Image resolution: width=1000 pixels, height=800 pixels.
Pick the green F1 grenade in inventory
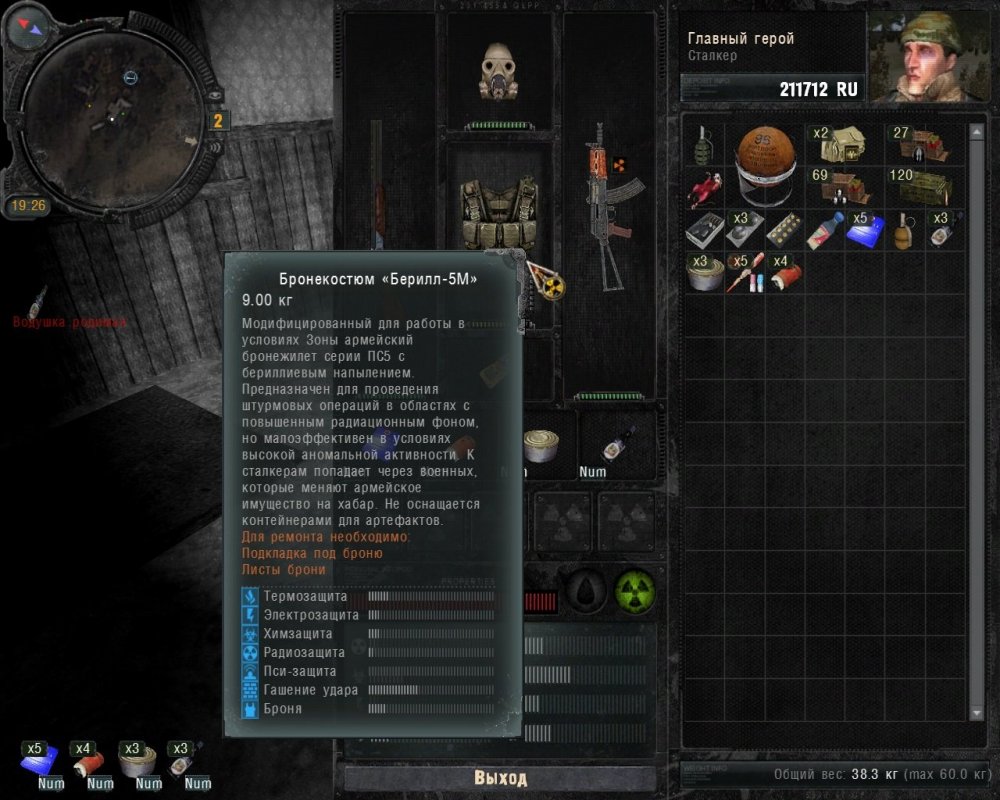click(x=704, y=144)
